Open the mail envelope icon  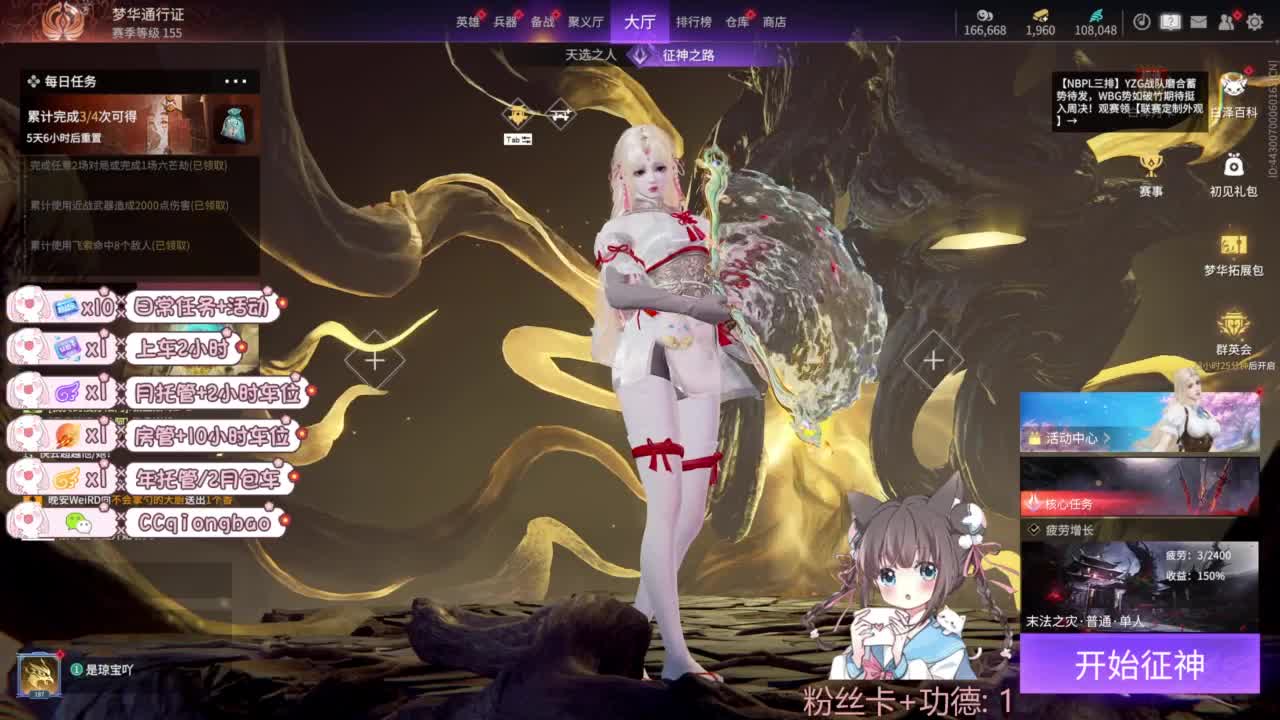tap(1198, 21)
